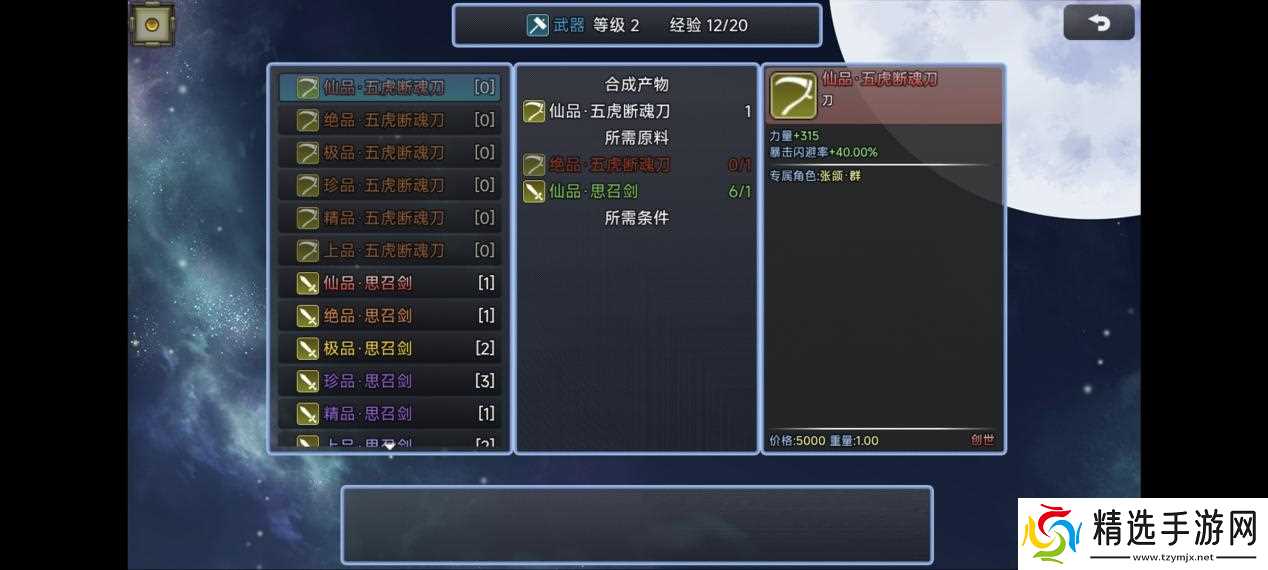This screenshot has height=570, width=1268.
Task: Click the gold emblem icon in corner
Action: pyautogui.click(x=152, y=24)
